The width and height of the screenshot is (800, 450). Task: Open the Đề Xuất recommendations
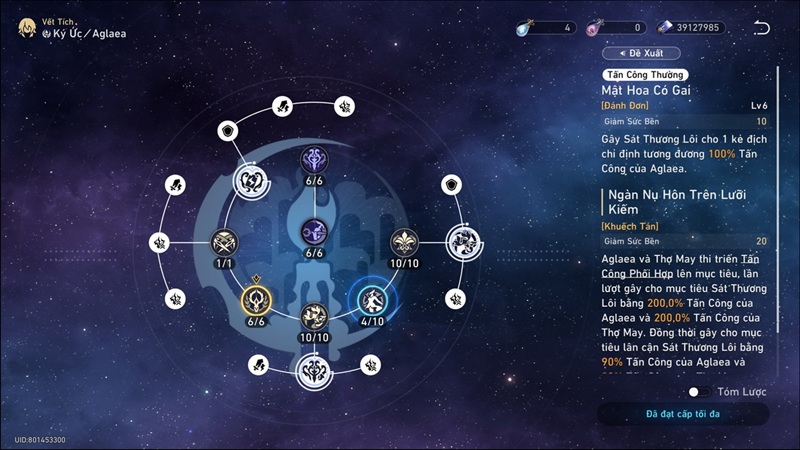(x=642, y=52)
